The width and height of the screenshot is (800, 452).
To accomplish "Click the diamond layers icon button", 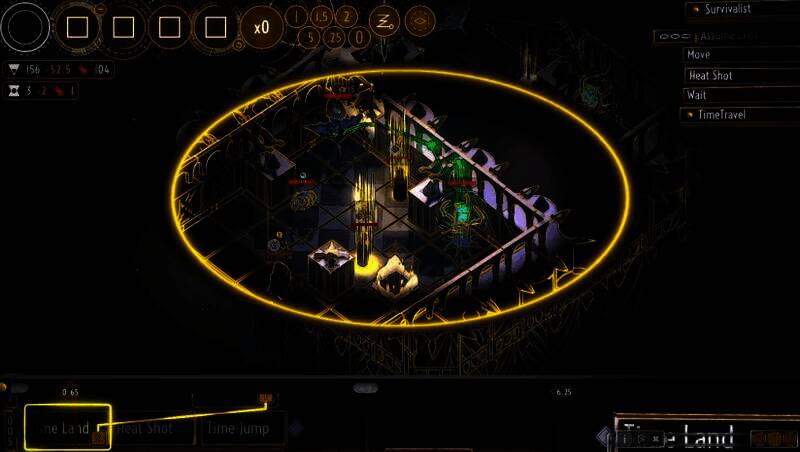I will click(420, 19).
